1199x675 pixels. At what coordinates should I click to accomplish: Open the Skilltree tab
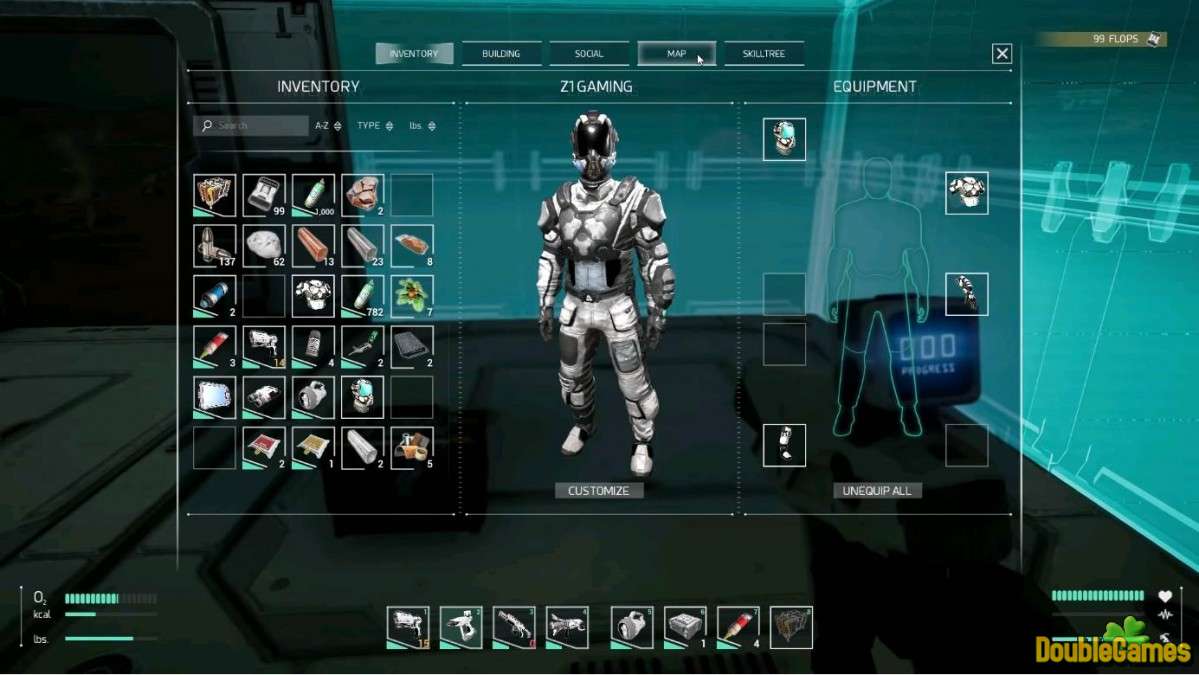click(764, 54)
